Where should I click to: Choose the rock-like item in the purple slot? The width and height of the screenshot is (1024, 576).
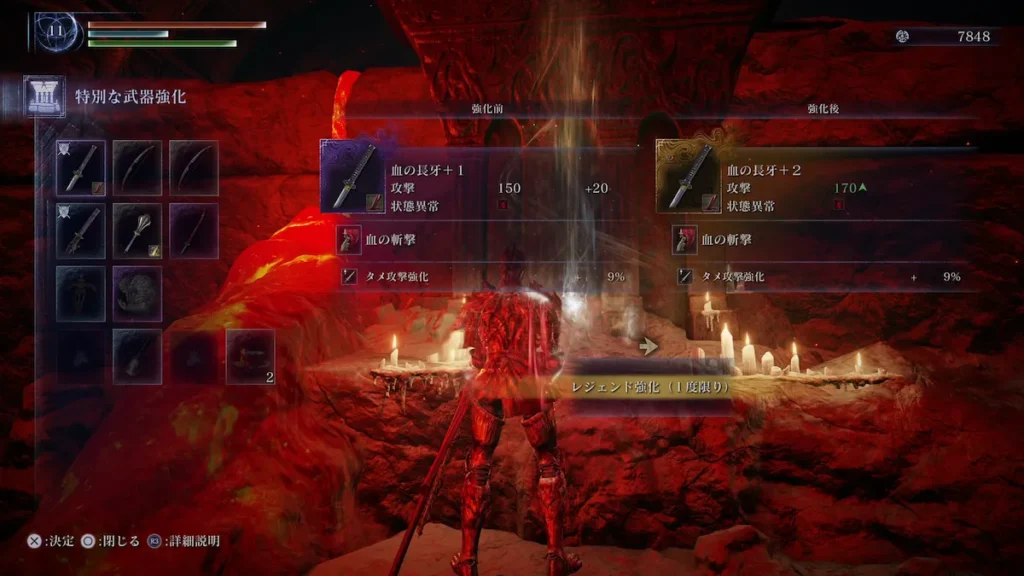(137, 293)
